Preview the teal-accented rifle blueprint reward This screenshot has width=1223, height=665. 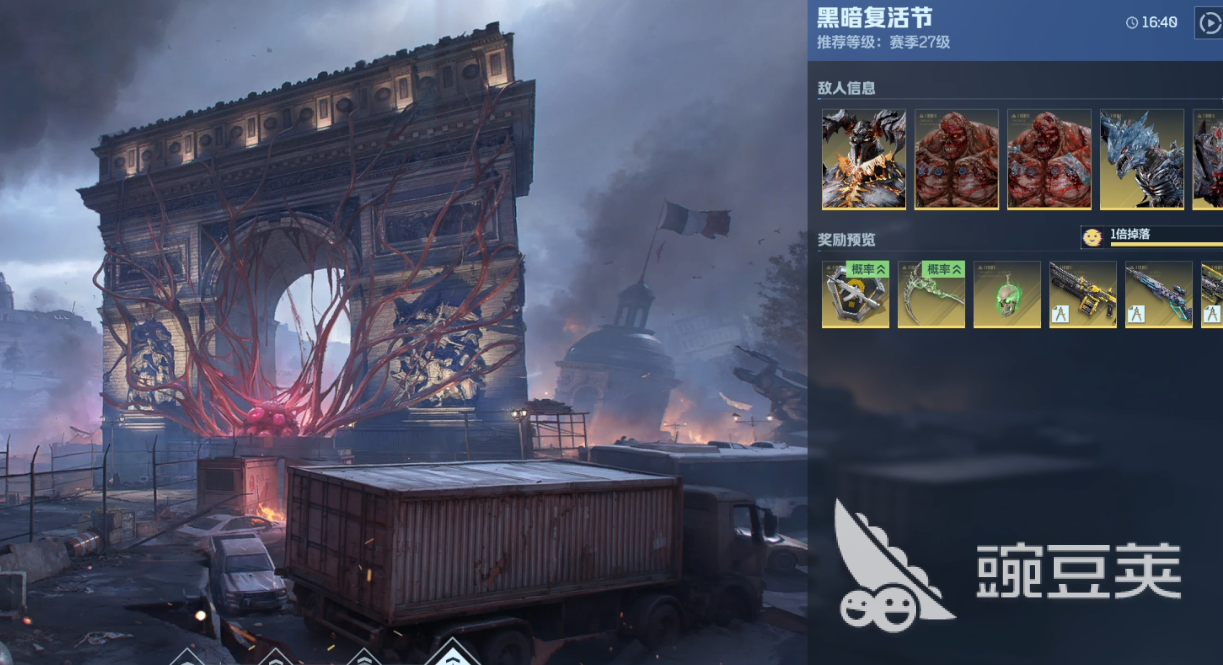[1159, 294]
